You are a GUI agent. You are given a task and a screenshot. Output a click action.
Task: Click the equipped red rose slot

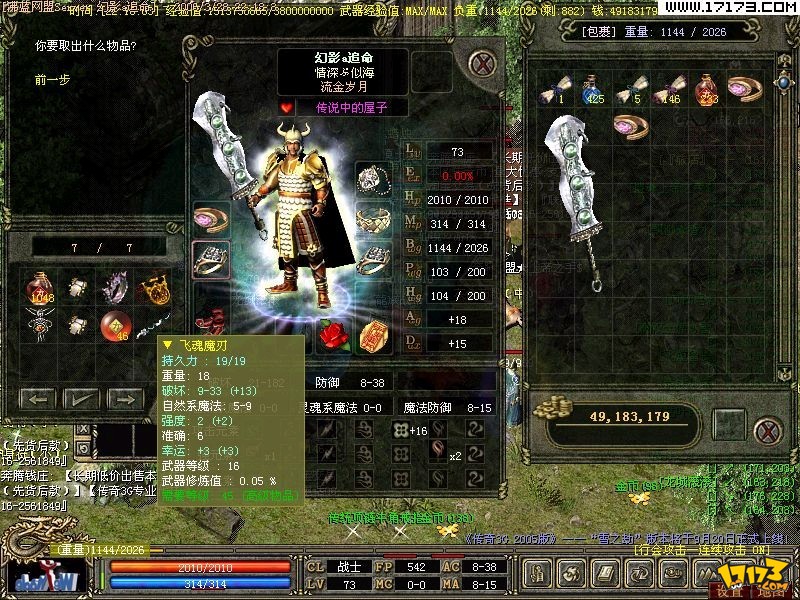(x=331, y=333)
